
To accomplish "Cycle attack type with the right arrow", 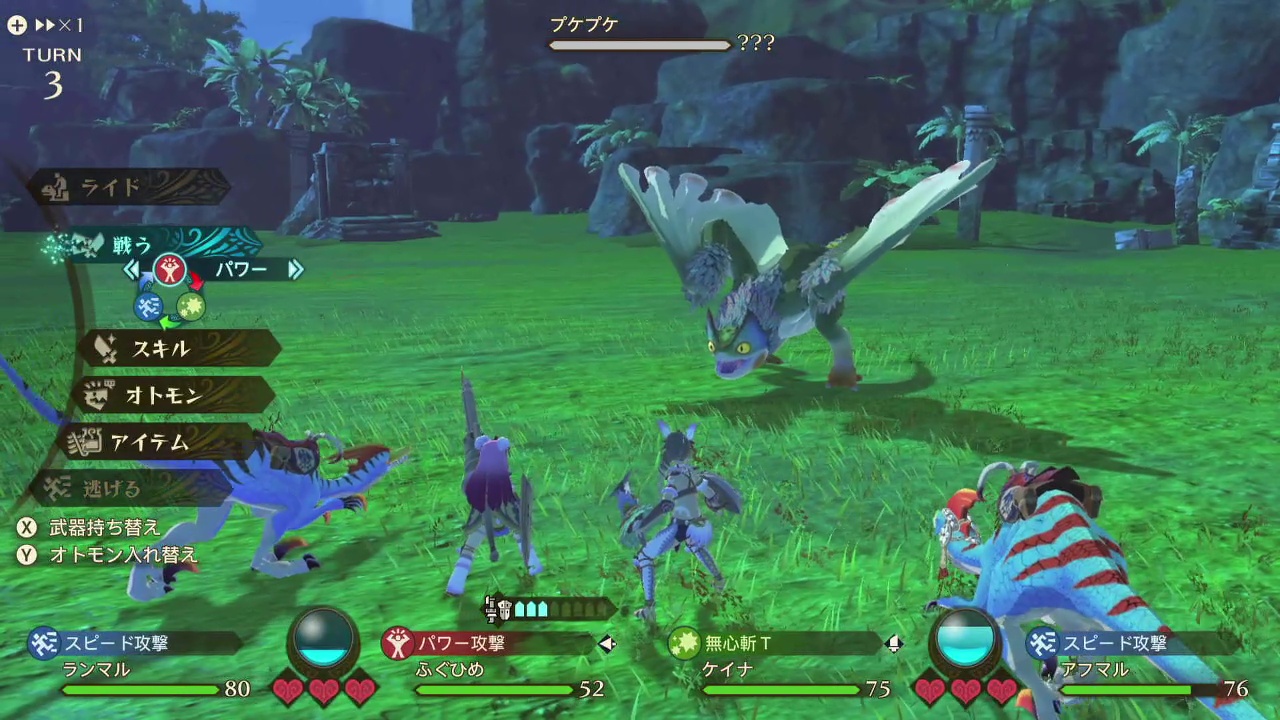I will coord(295,269).
